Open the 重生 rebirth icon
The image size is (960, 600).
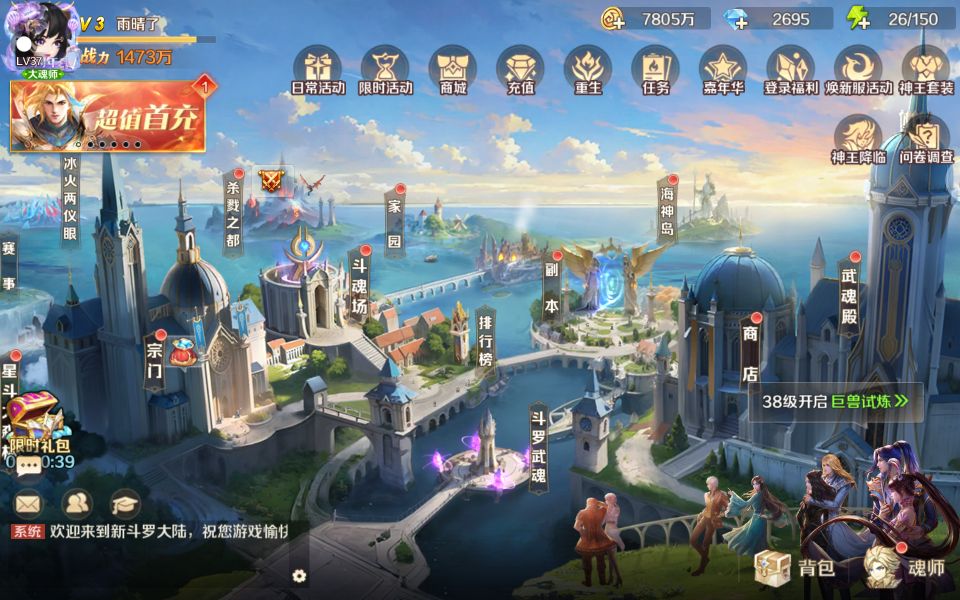click(x=588, y=69)
